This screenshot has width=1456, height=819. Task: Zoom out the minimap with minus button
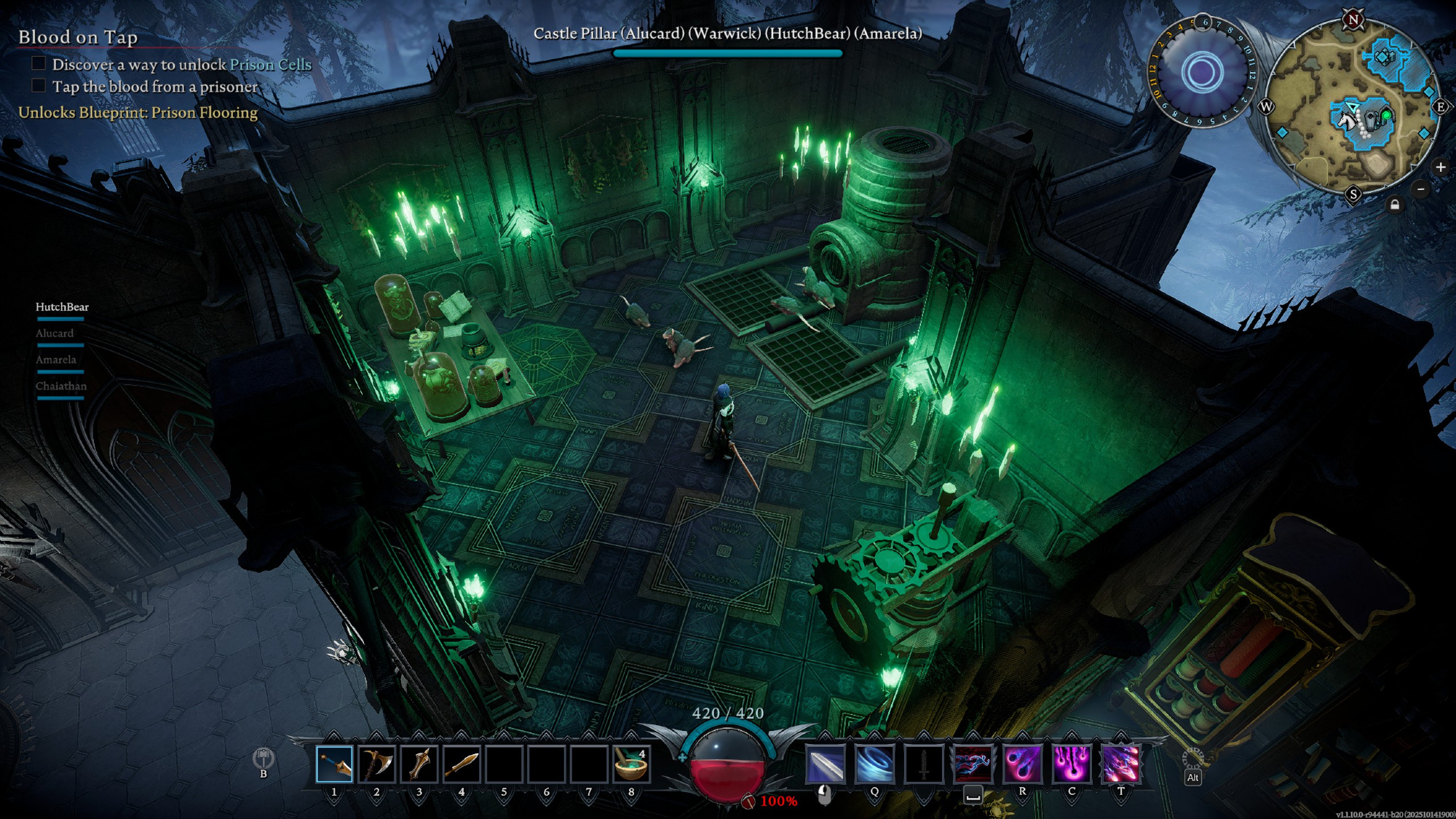(x=1420, y=189)
